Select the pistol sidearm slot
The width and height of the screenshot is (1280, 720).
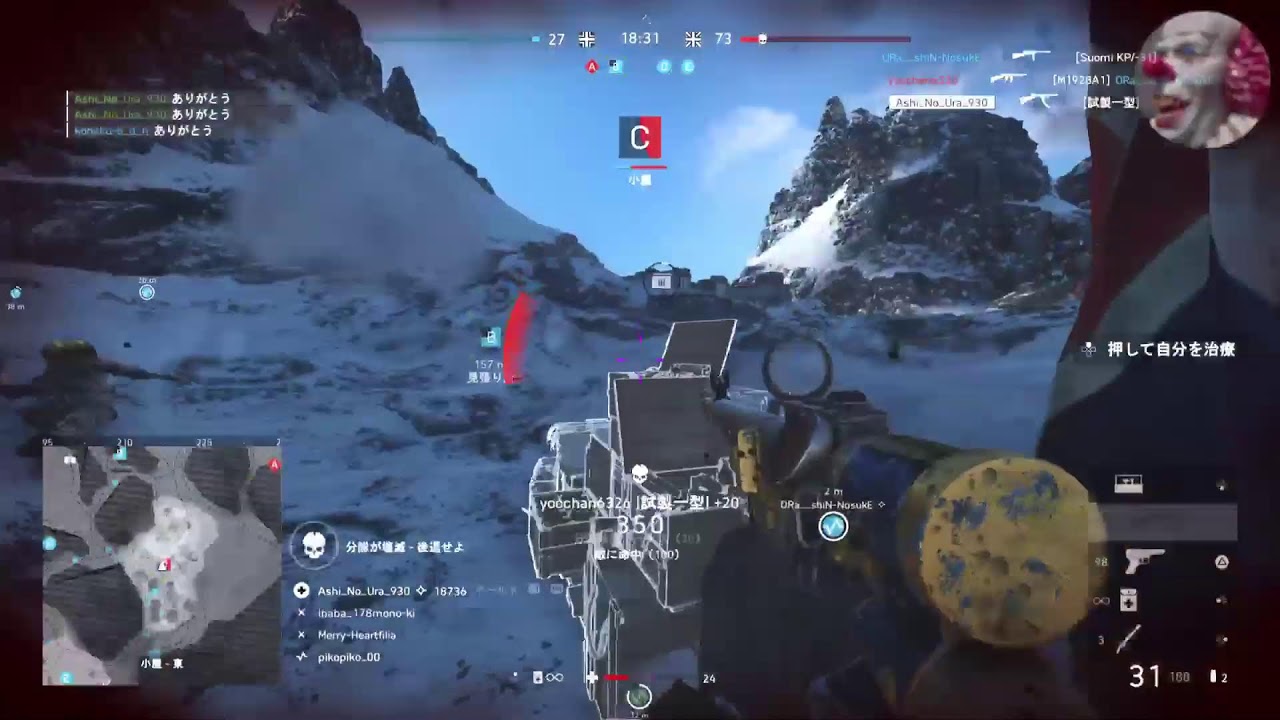coord(1144,562)
